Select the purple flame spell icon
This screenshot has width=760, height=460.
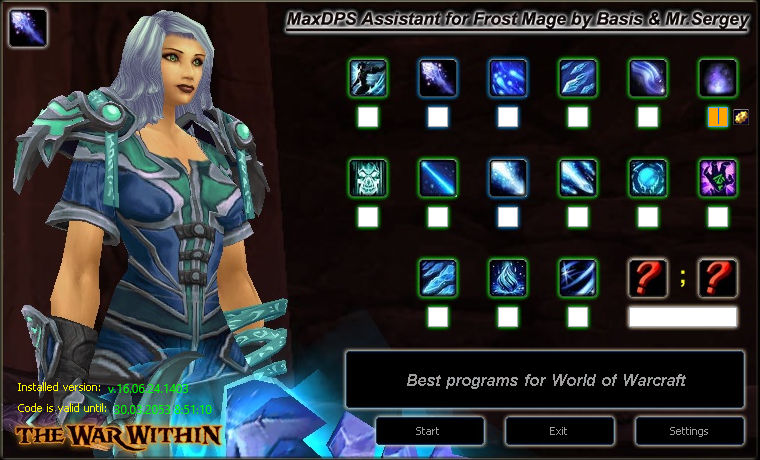[x=717, y=78]
